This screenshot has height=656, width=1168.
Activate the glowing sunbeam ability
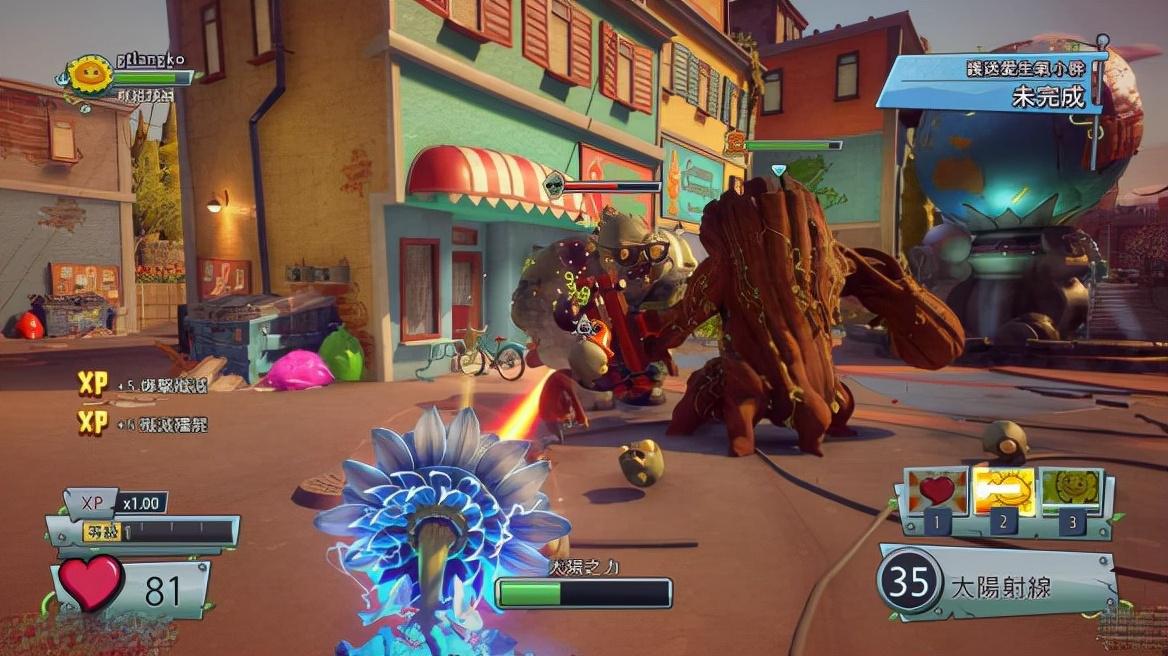1004,492
